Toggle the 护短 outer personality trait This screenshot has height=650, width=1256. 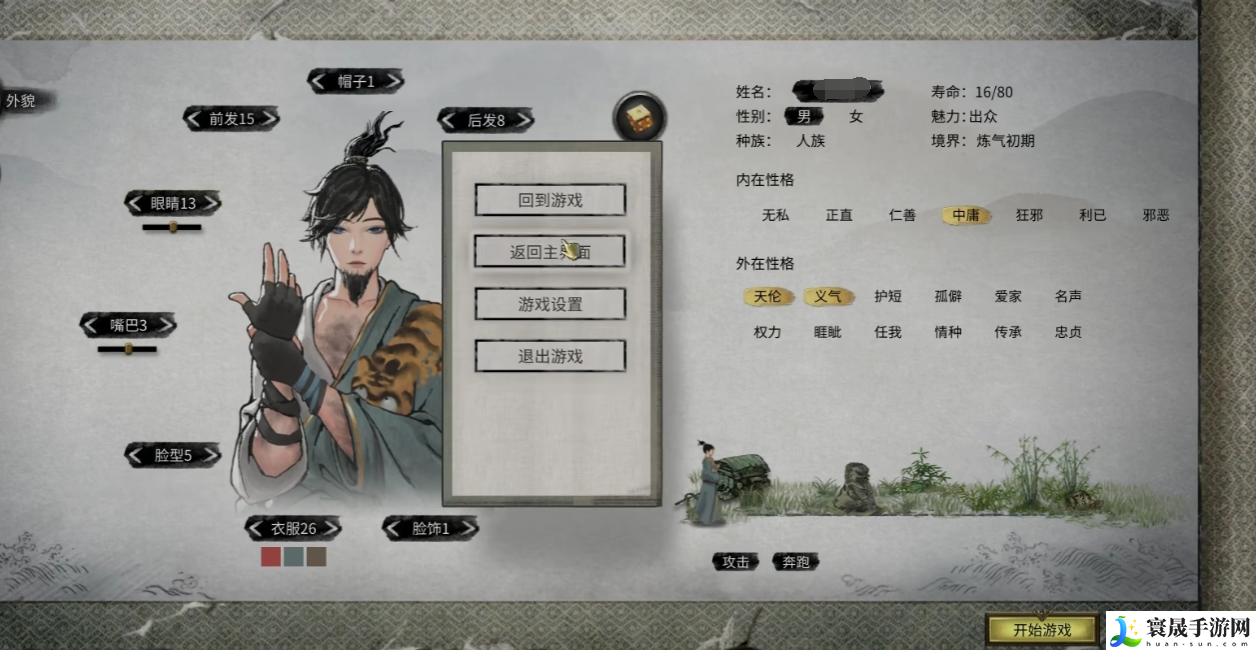(x=888, y=296)
